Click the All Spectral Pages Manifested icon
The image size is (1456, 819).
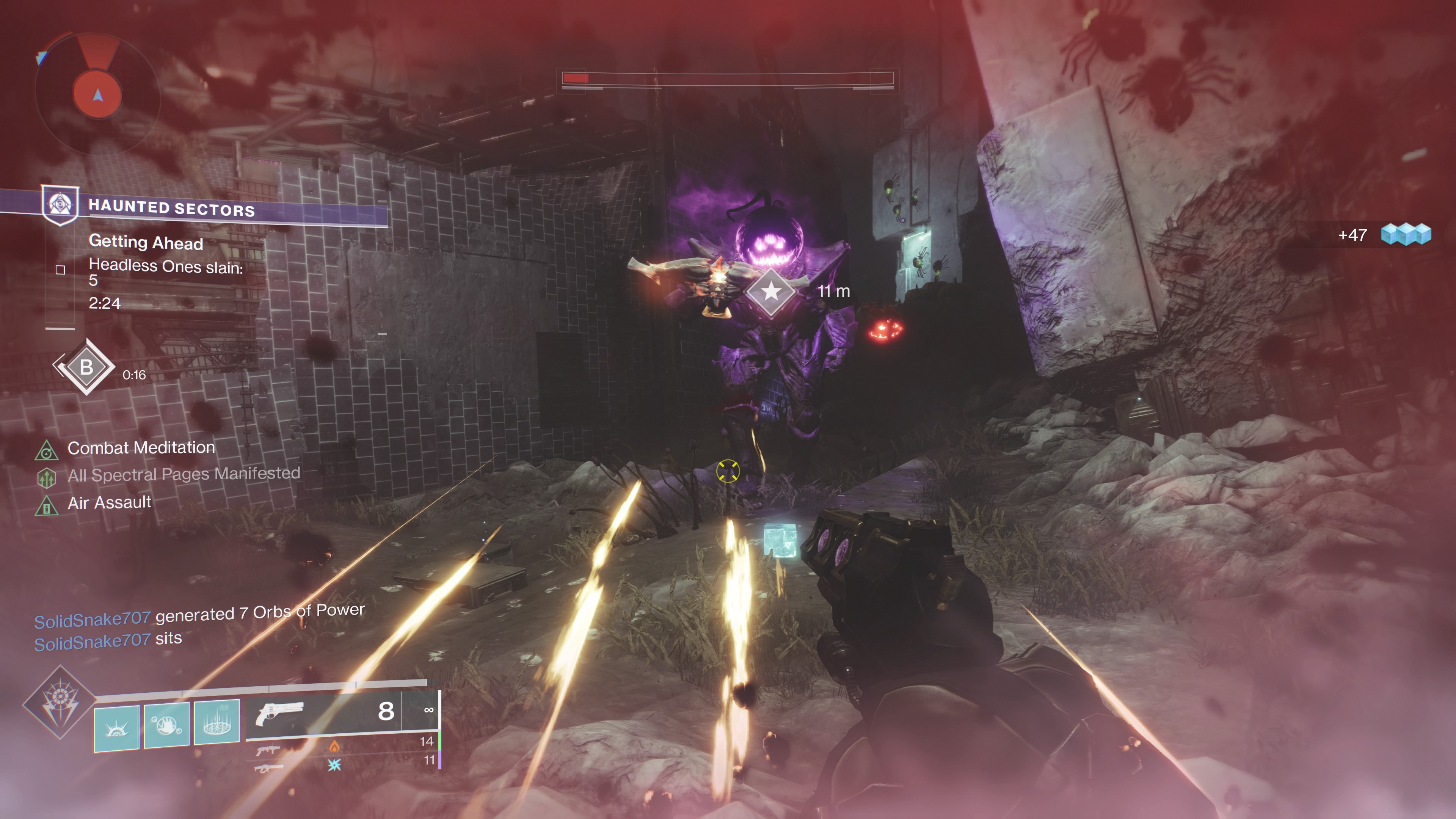pyautogui.click(x=47, y=478)
